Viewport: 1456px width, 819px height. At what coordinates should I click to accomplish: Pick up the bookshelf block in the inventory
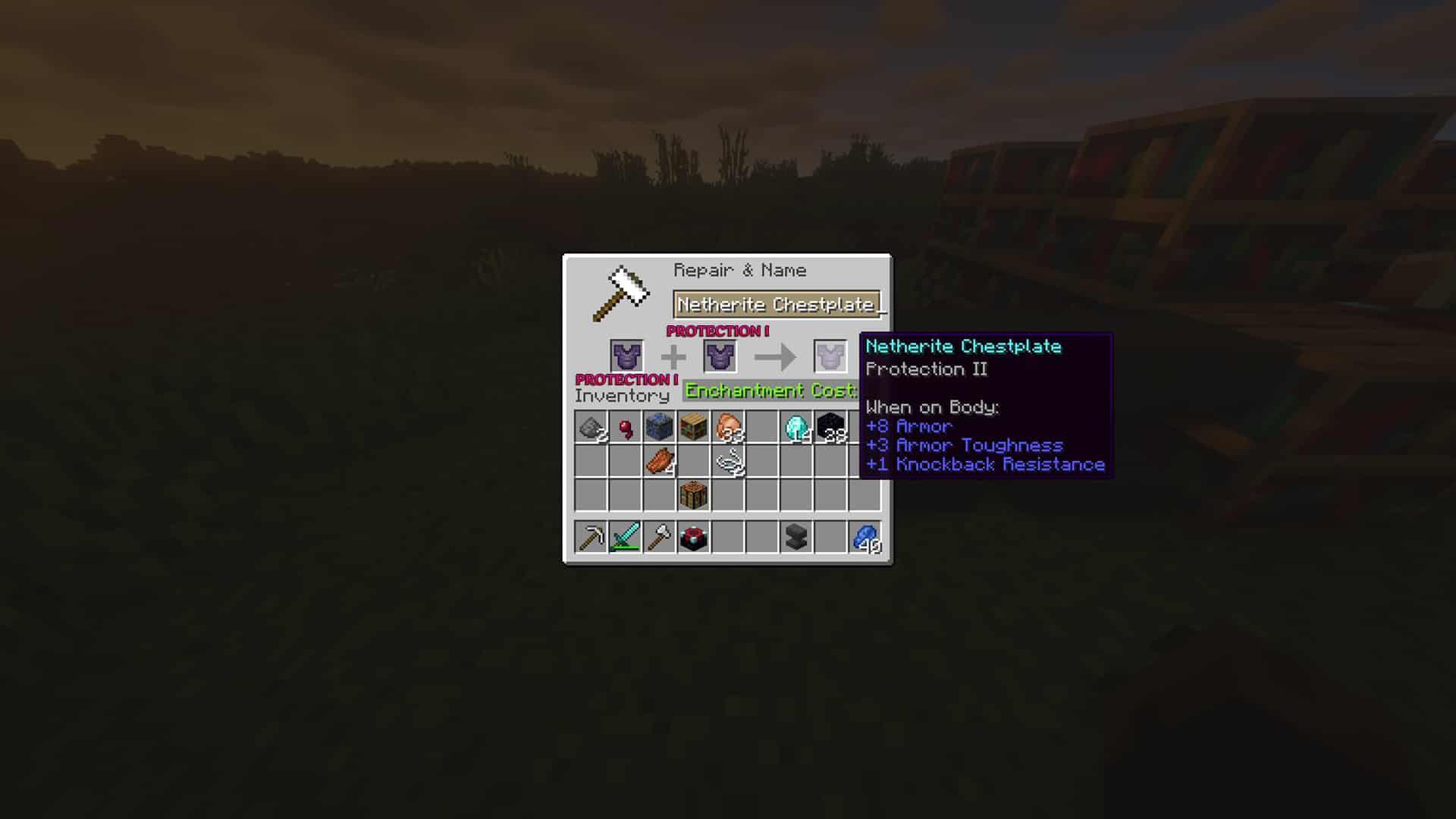coord(692,426)
